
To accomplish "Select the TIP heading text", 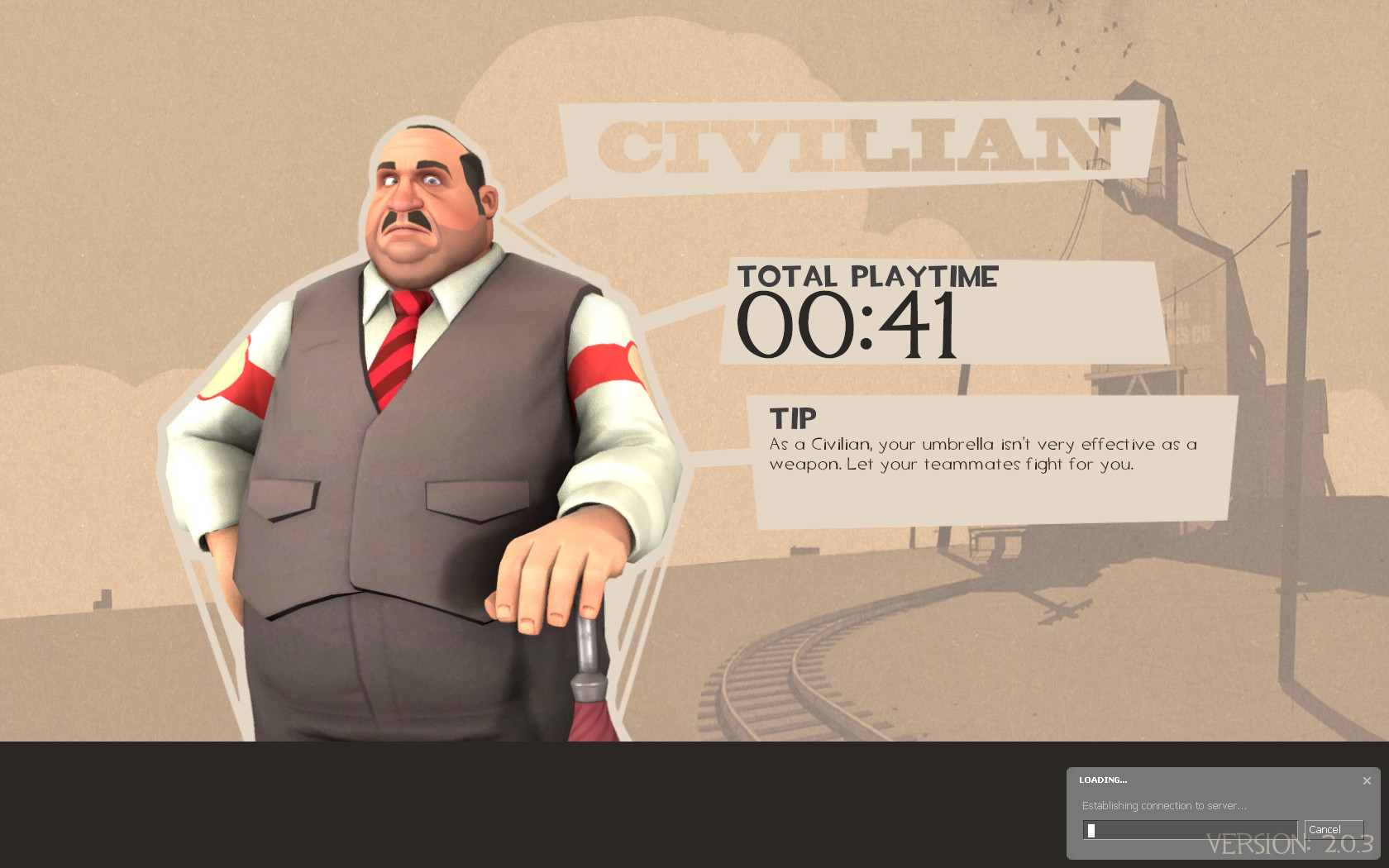I will (x=792, y=417).
